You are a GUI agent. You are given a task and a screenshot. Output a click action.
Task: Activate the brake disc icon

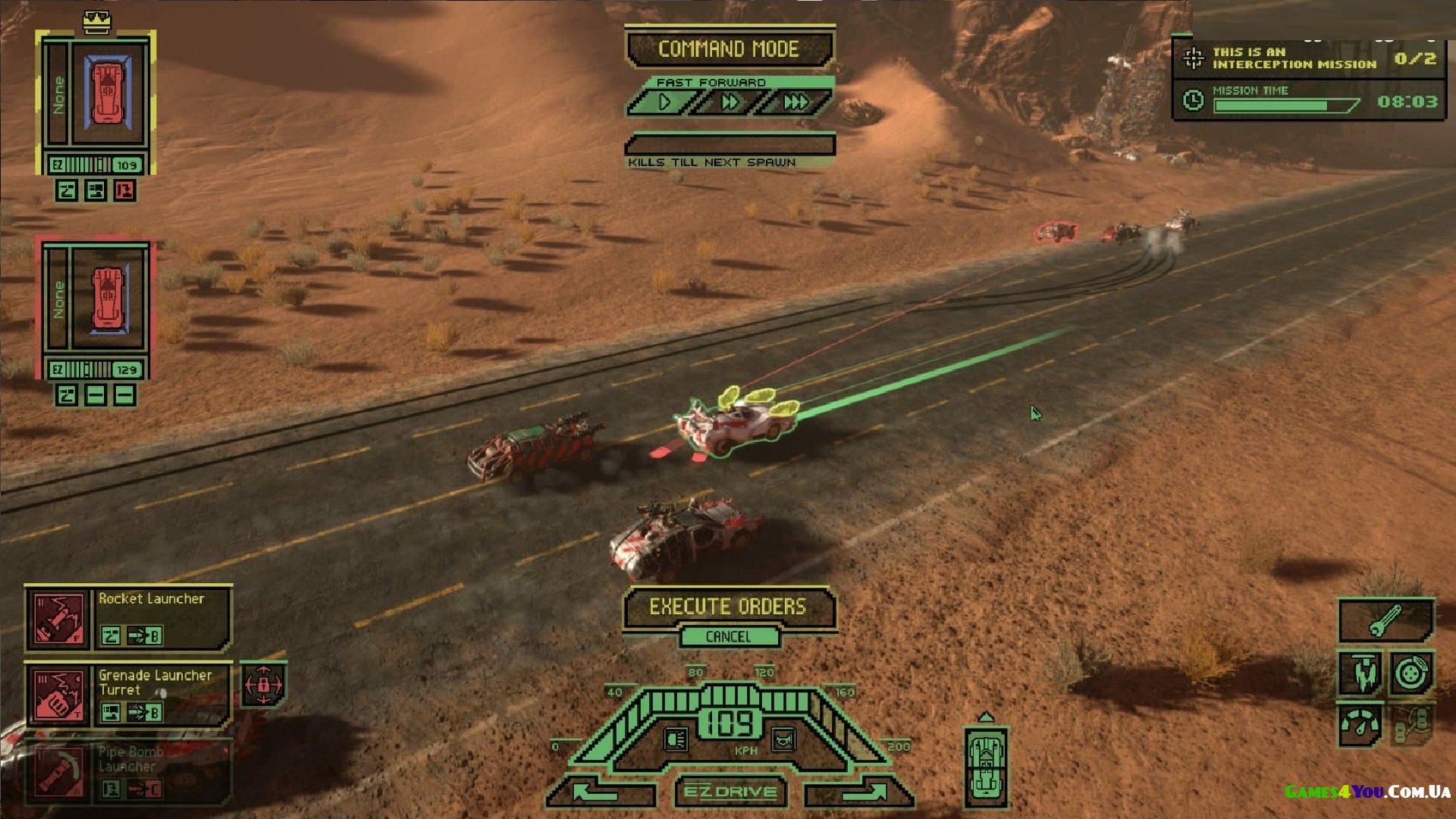point(1411,673)
